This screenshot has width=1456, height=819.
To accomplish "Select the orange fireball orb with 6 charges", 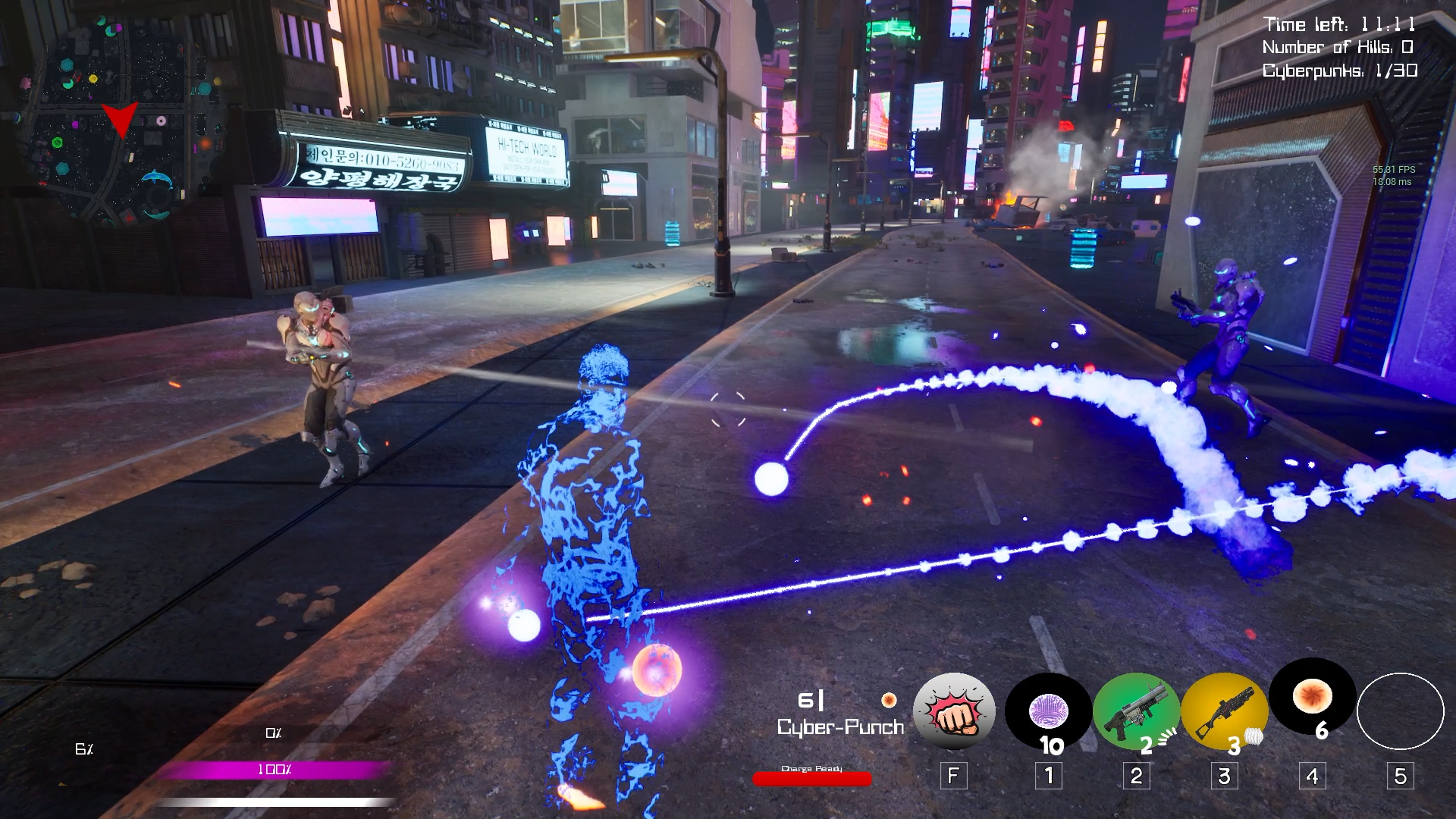I will pyautogui.click(x=1313, y=698).
